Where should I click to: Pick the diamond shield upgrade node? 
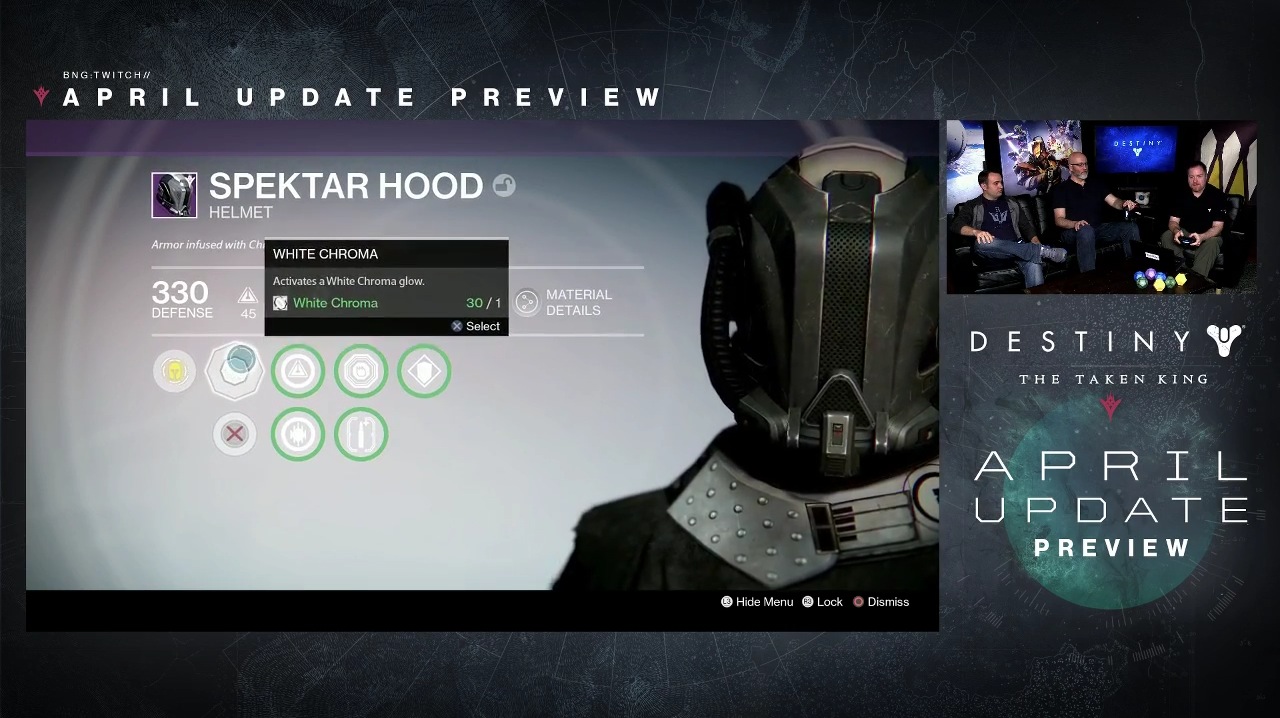tap(424, 371)
